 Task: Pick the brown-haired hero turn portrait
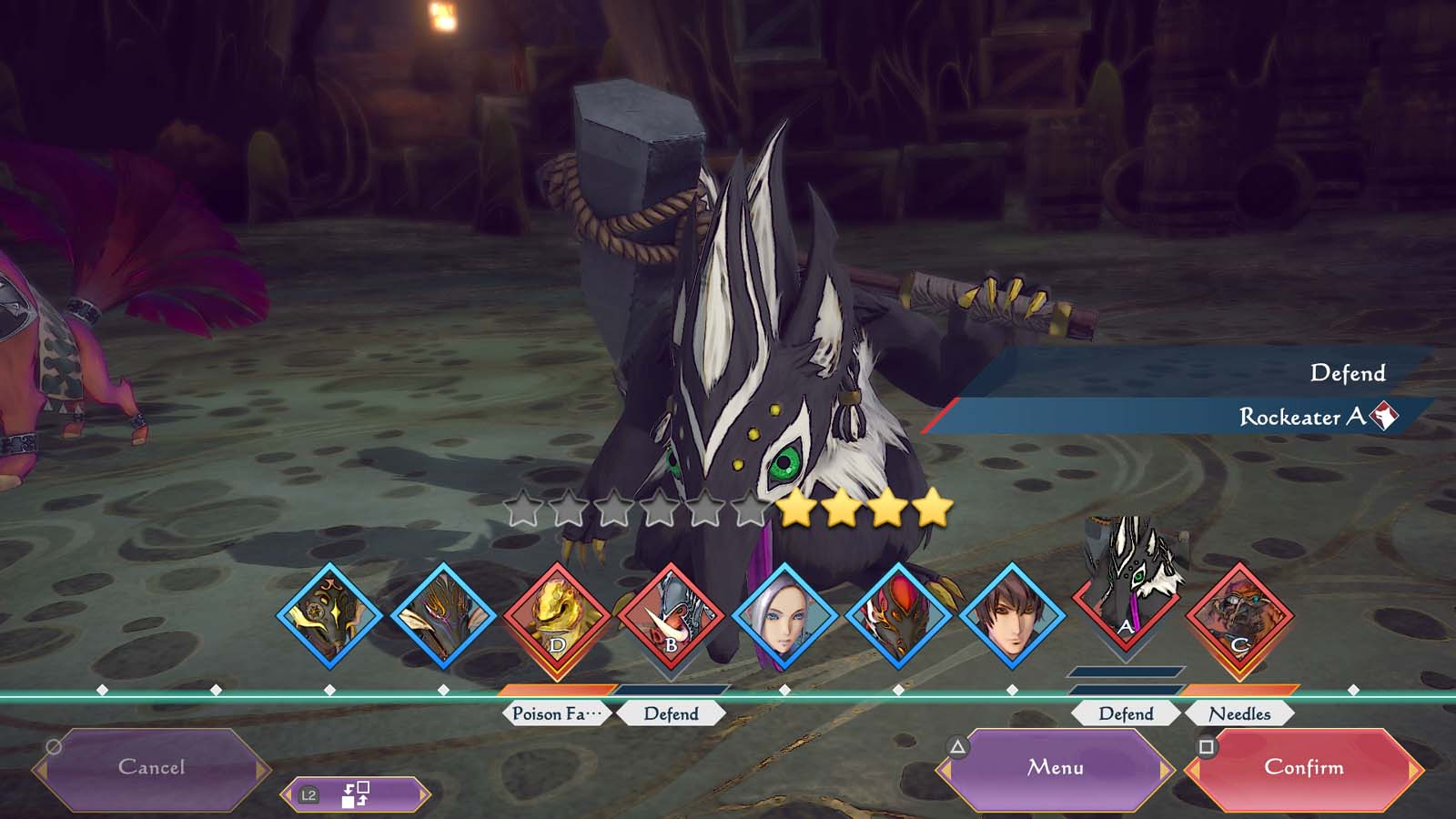point(1012,619)
